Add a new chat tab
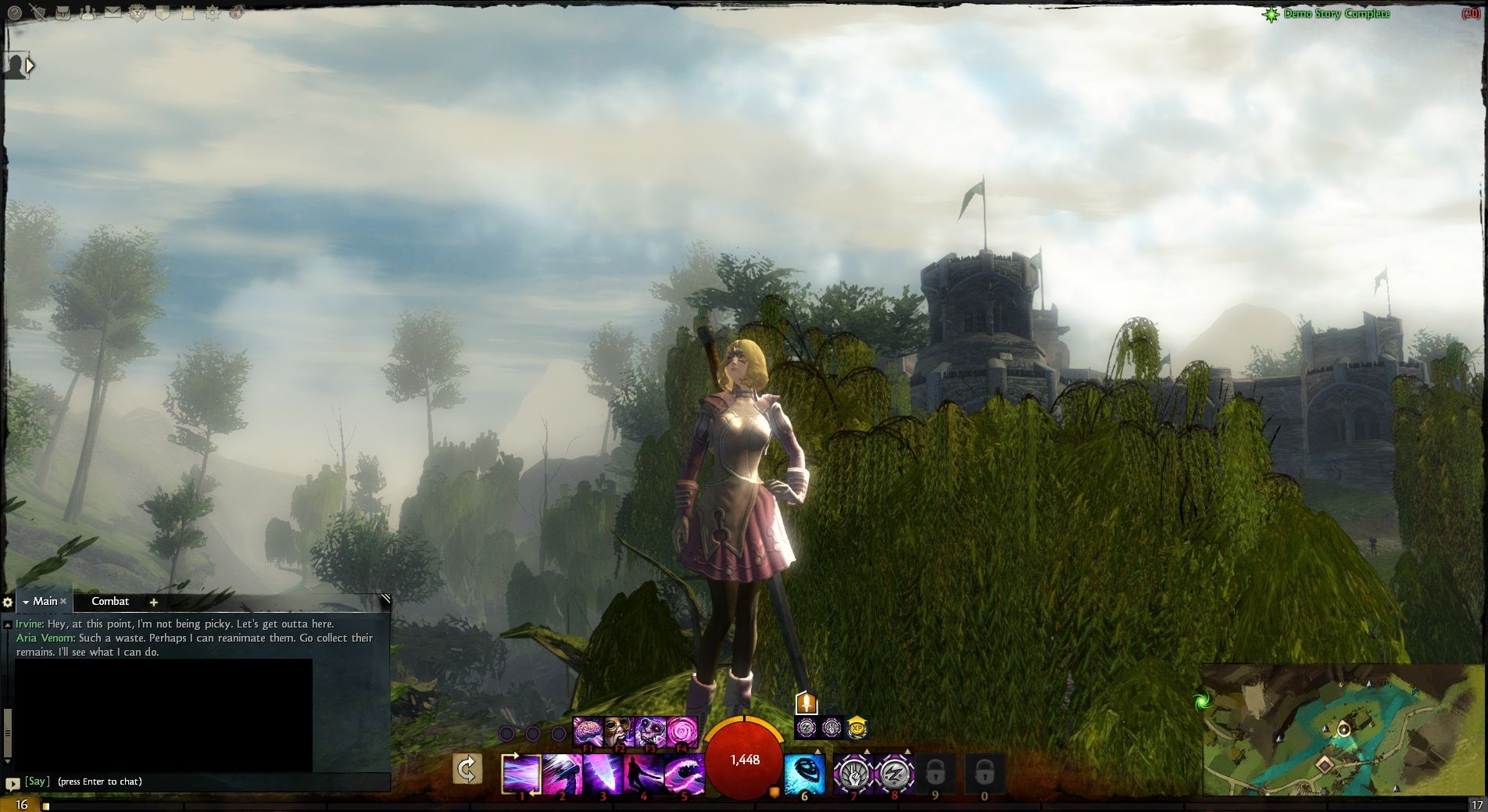 pos(153,602)
